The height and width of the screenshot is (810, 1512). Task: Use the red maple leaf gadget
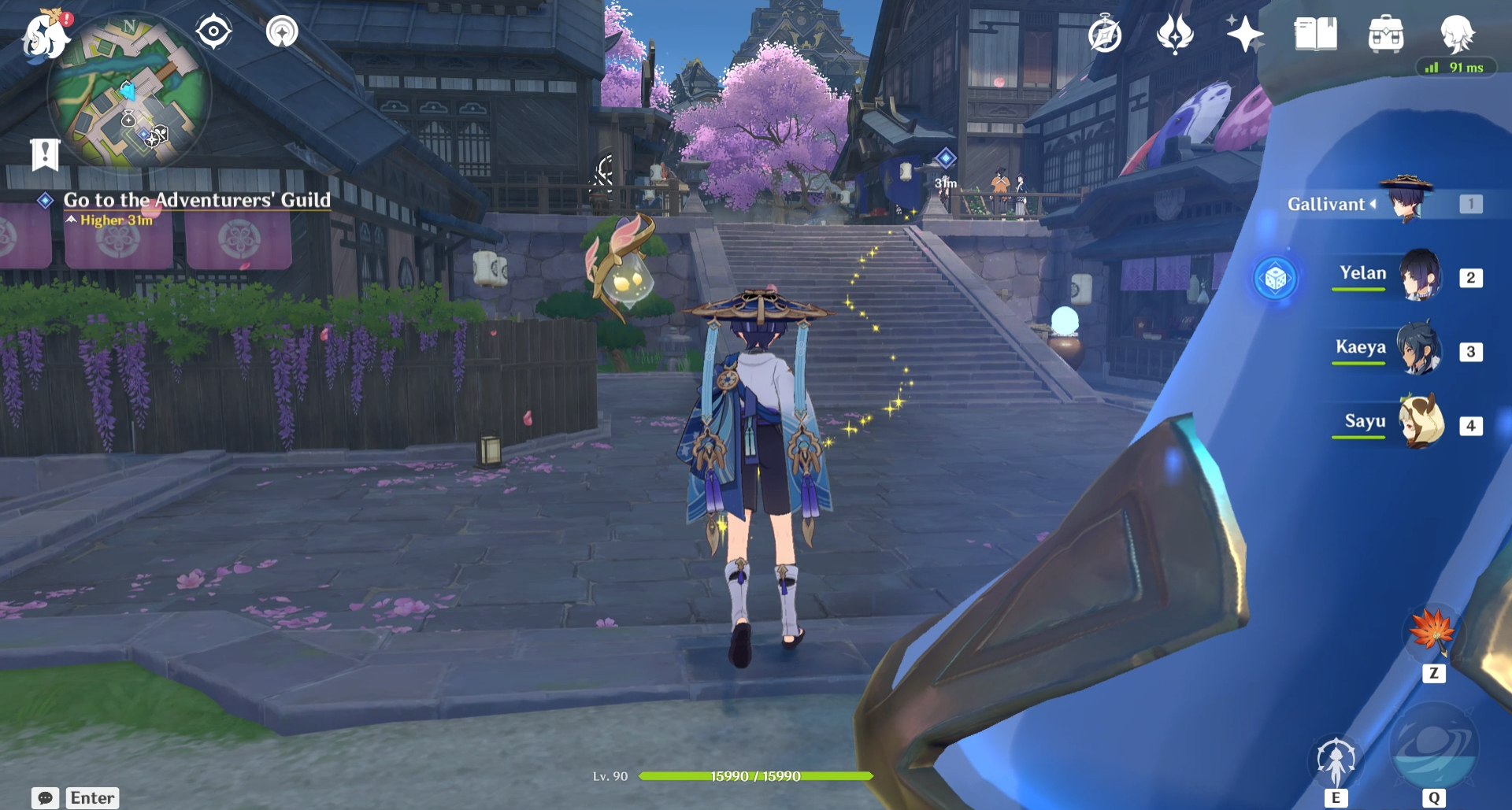coord(1432,631)
